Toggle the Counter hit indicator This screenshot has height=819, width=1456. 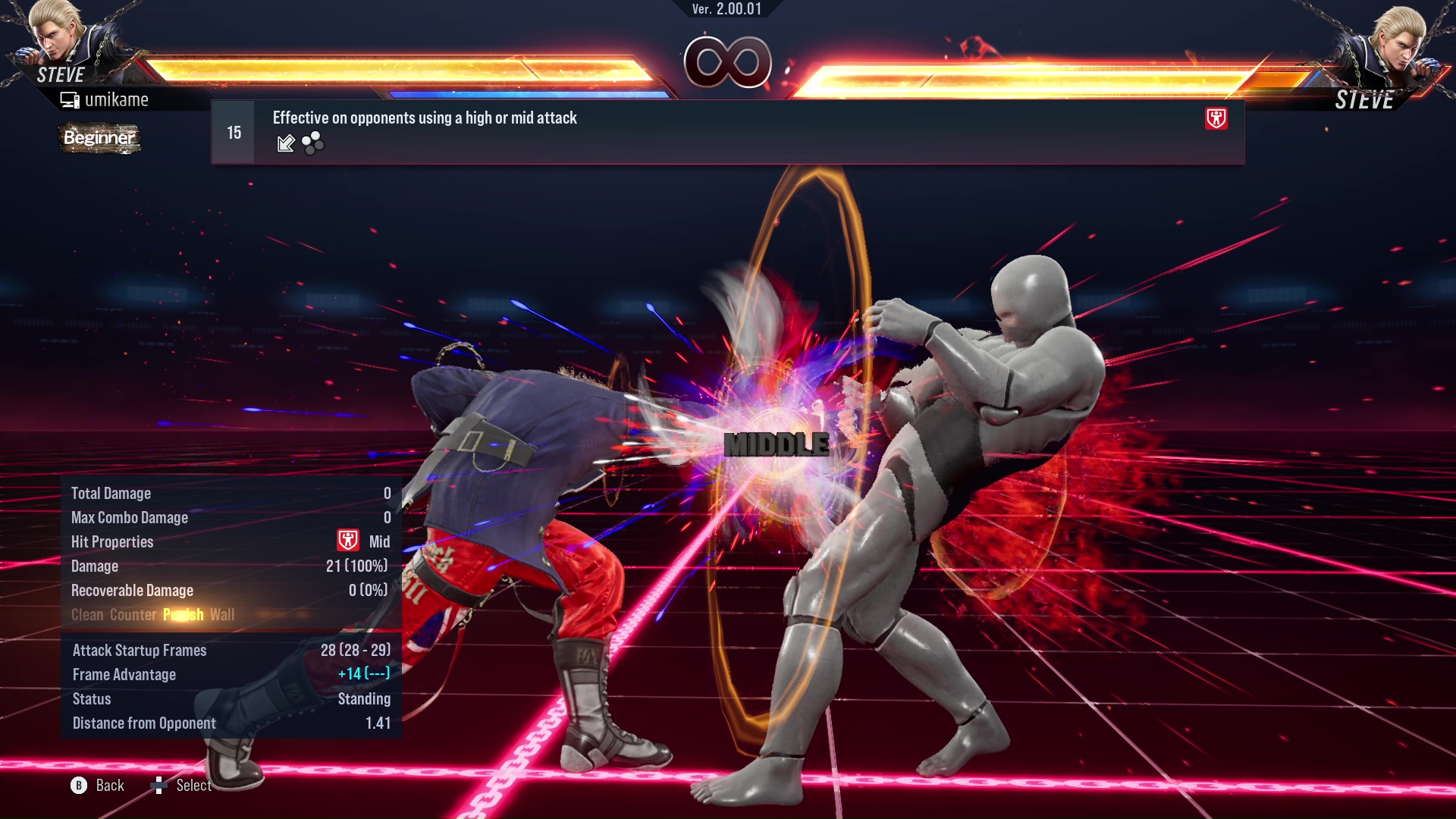(x=133, y=615)
